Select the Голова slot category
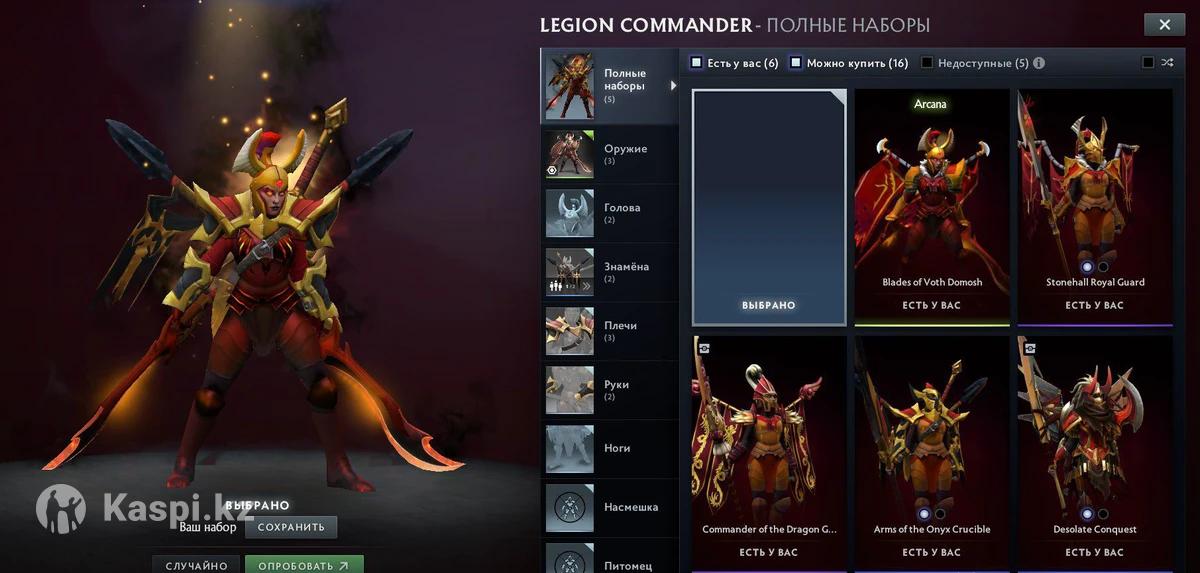This screenshot has width=1200, height=573. pos(609,213)
